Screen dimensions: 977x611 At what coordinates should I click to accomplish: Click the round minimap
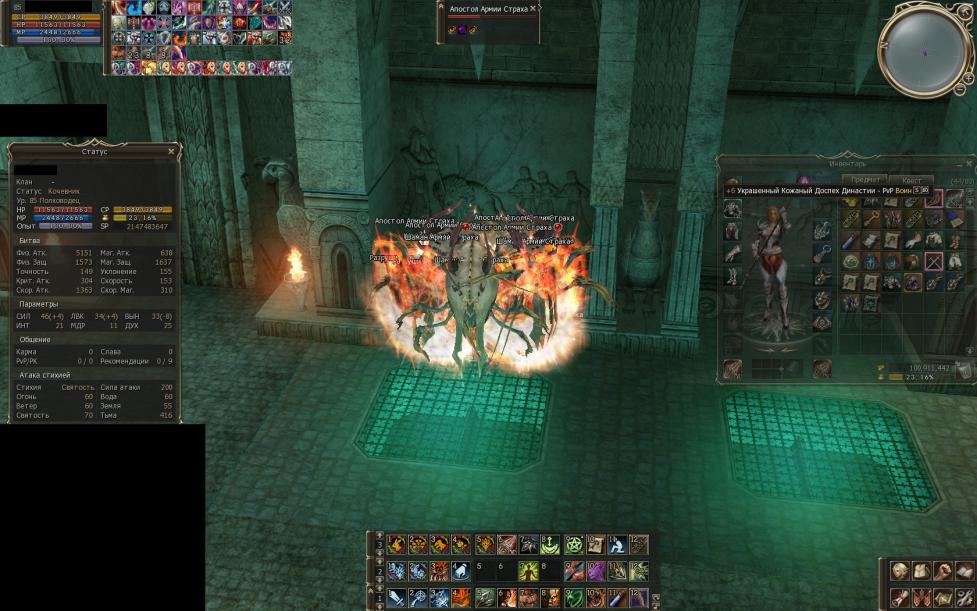924,51
